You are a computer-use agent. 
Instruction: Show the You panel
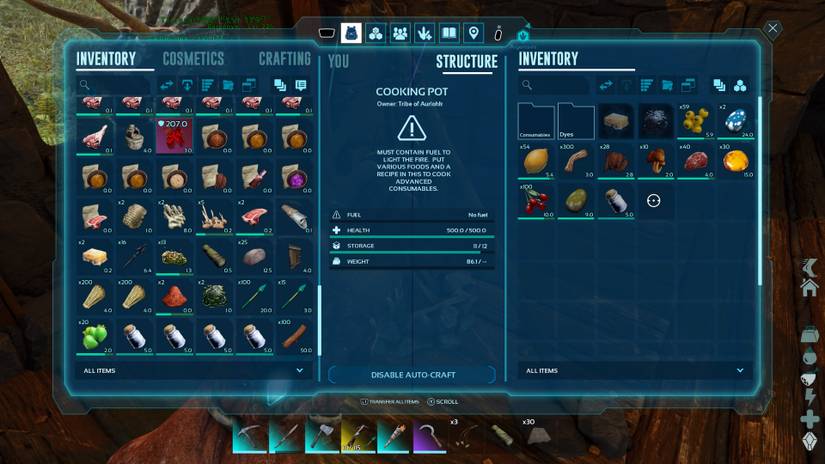click(x=339, y=62)
